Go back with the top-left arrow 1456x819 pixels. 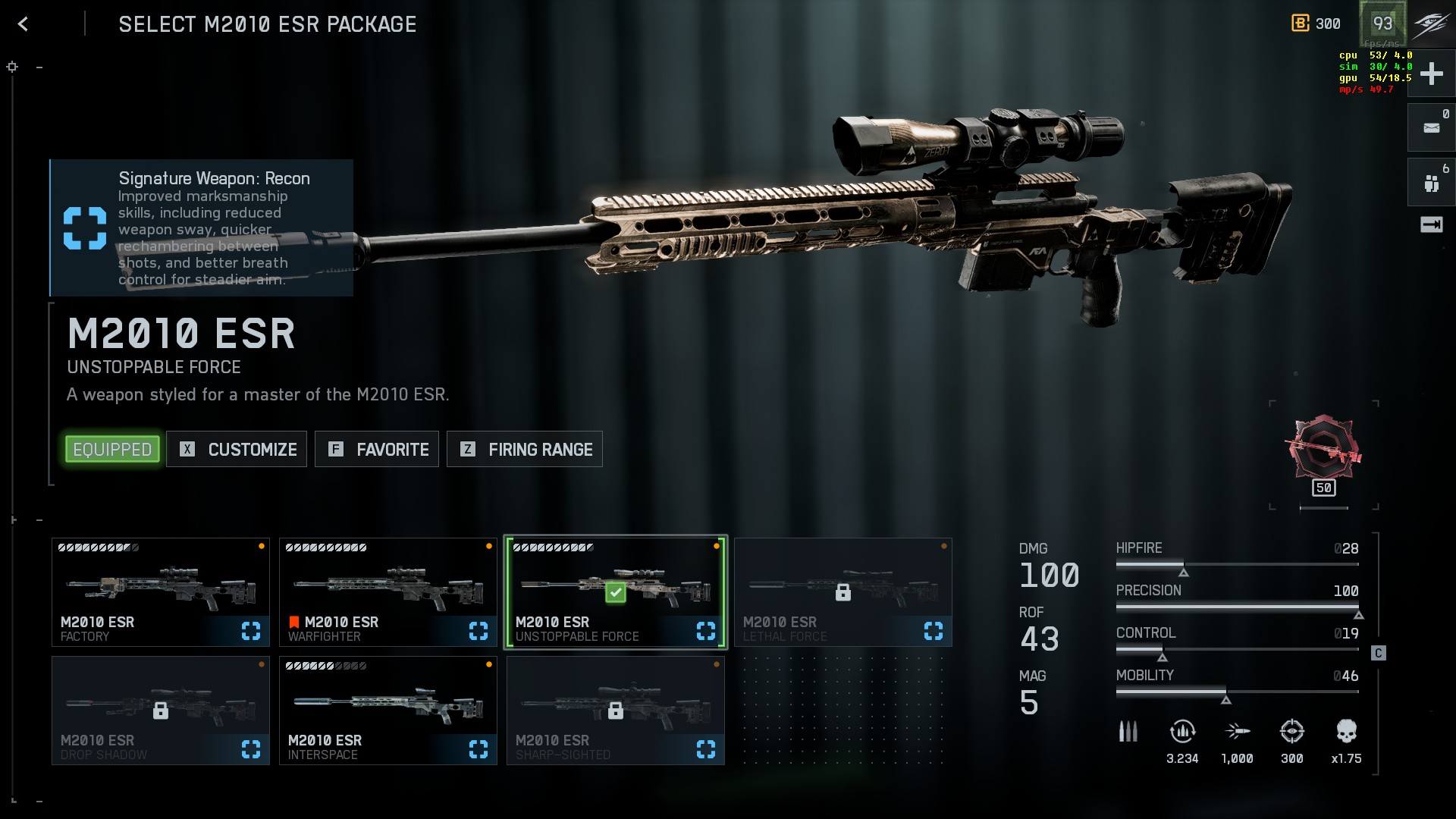click(24, 24)
